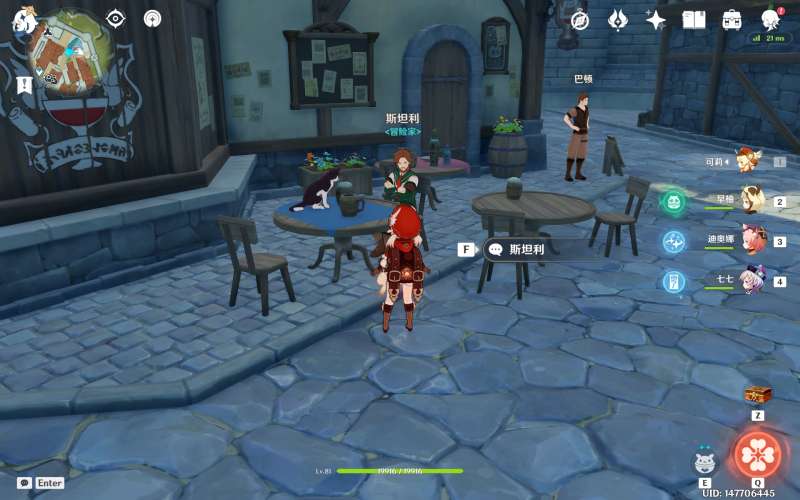This screenshot has height=500, width=800.
Task: Open the Paimon menu
Action: pos(24,20)
